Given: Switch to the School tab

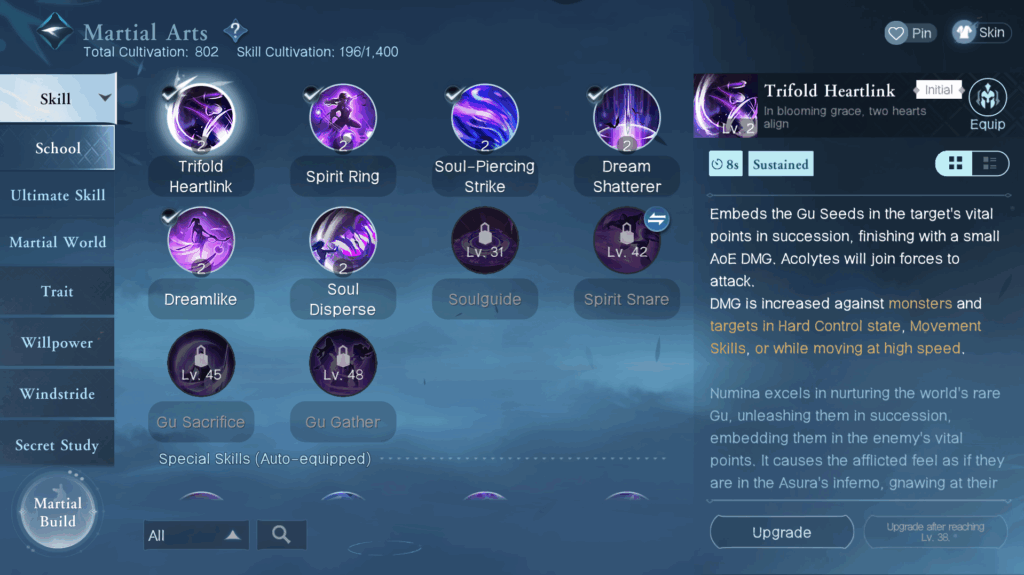Looking at the screenshot, I should pos(57,148).
